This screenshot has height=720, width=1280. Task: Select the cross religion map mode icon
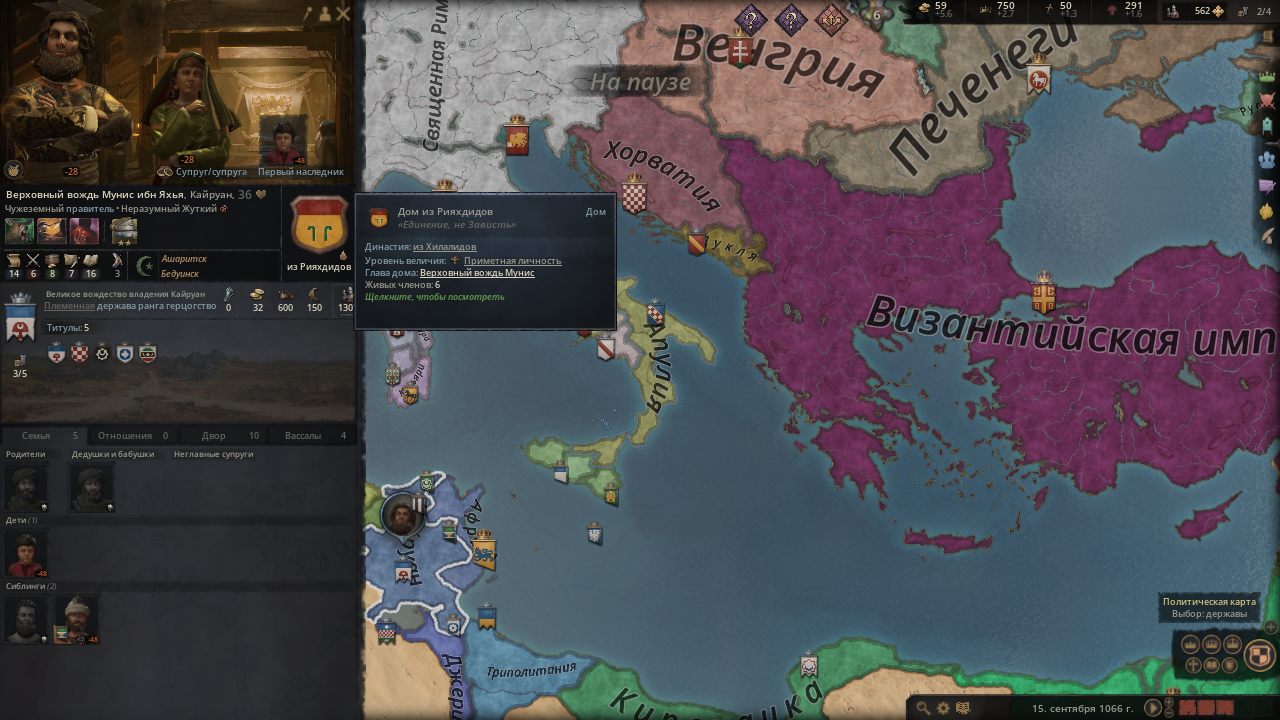[x=1193, y=664]
